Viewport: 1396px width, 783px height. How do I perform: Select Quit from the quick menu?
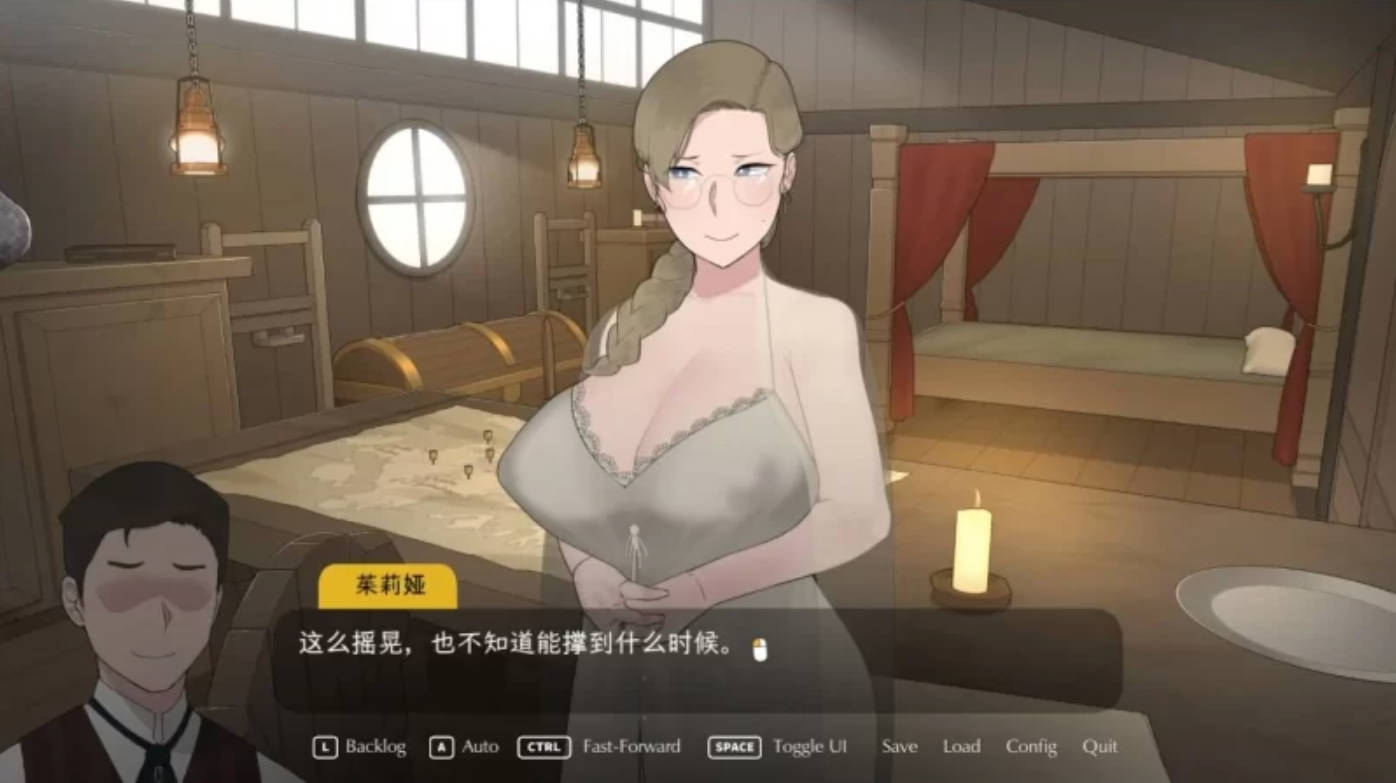(1099, 747)
